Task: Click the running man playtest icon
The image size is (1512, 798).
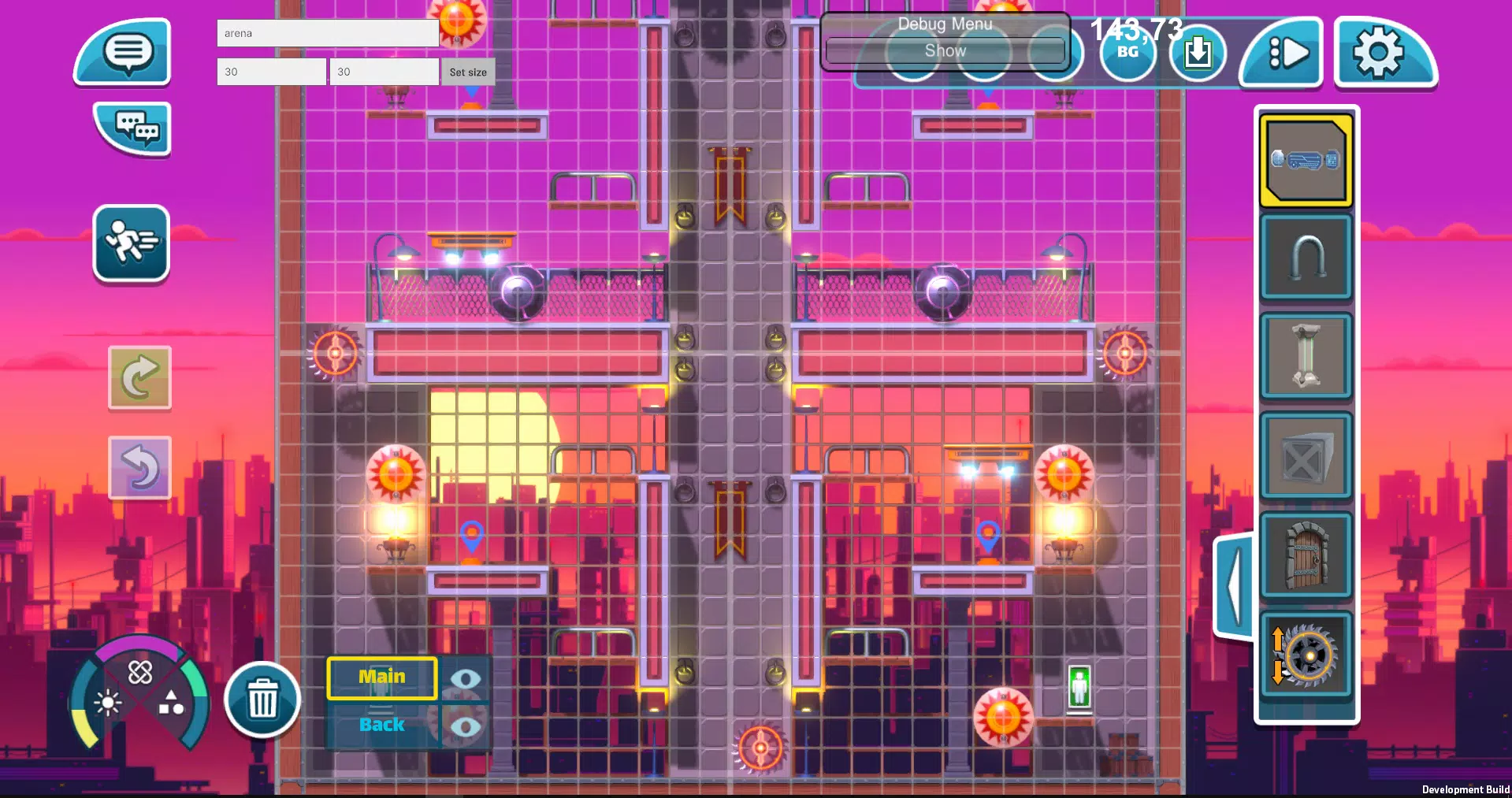Action: point(131,244)
